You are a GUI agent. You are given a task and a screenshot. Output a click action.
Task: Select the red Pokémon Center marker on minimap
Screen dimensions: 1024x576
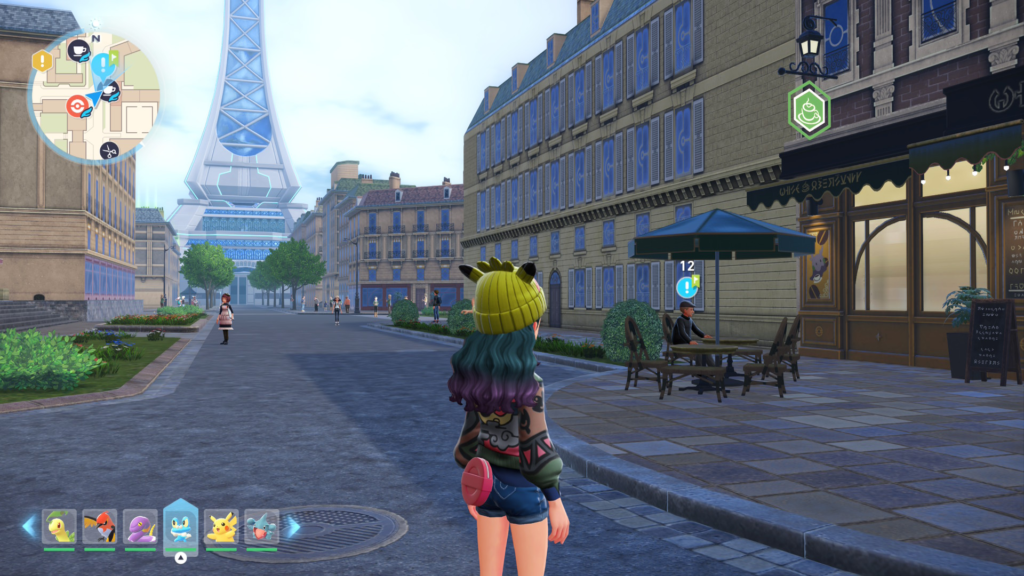point(76,105)
